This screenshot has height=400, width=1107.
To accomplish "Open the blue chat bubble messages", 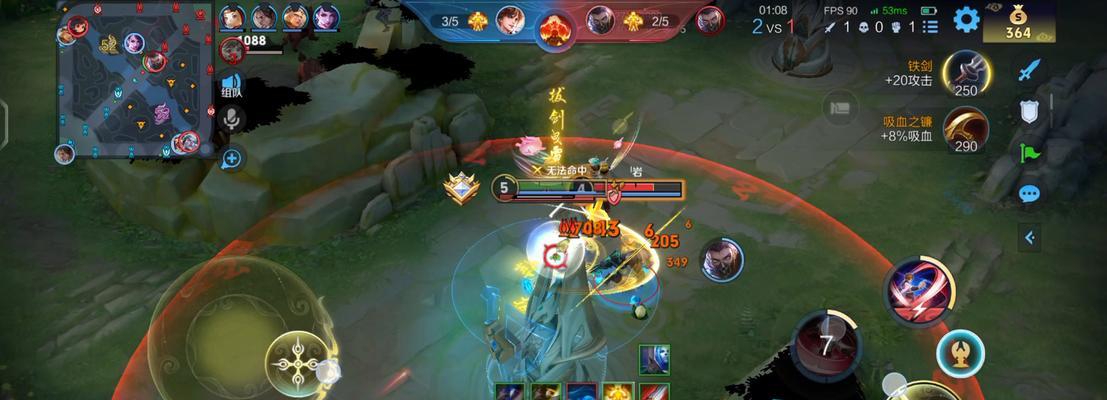I will pos(1030,194).
